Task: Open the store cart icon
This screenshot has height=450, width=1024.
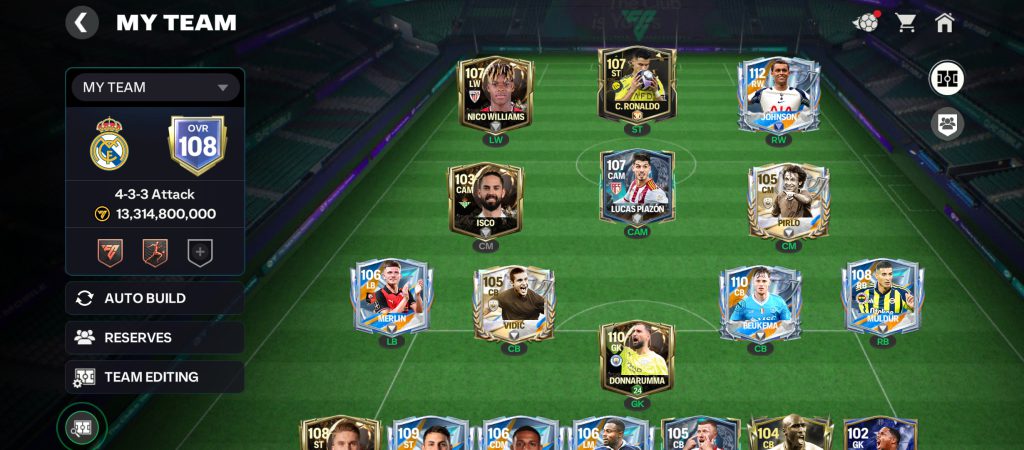Action: (906, 22)
